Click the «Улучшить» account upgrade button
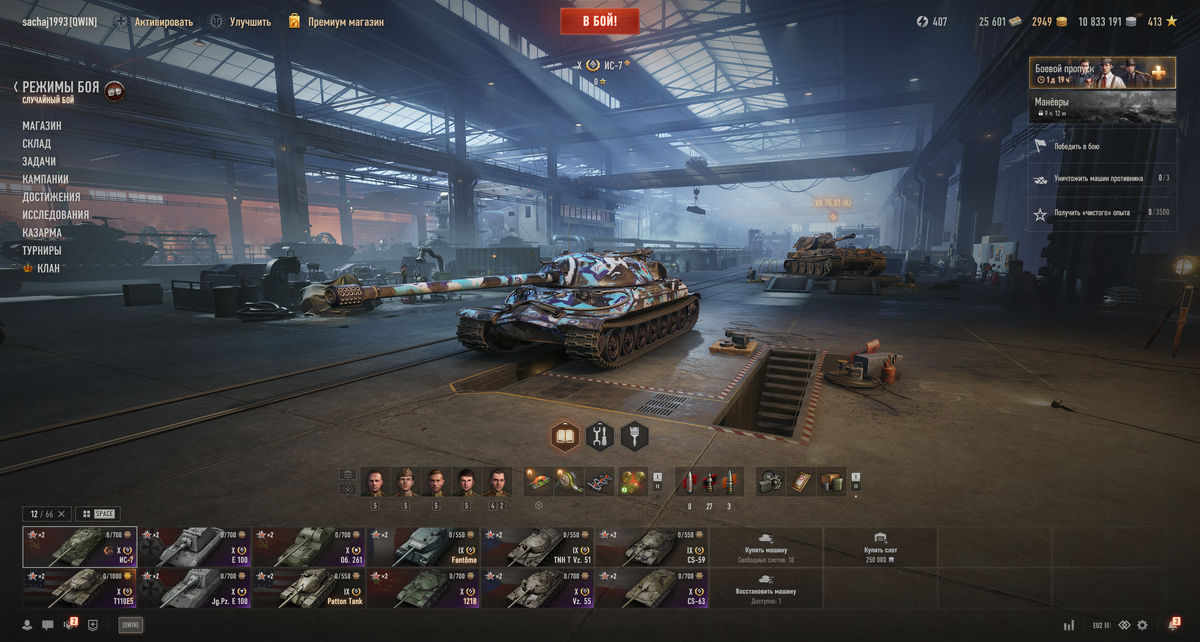The width and height of the screenshot is (1200, 642). 249,21
